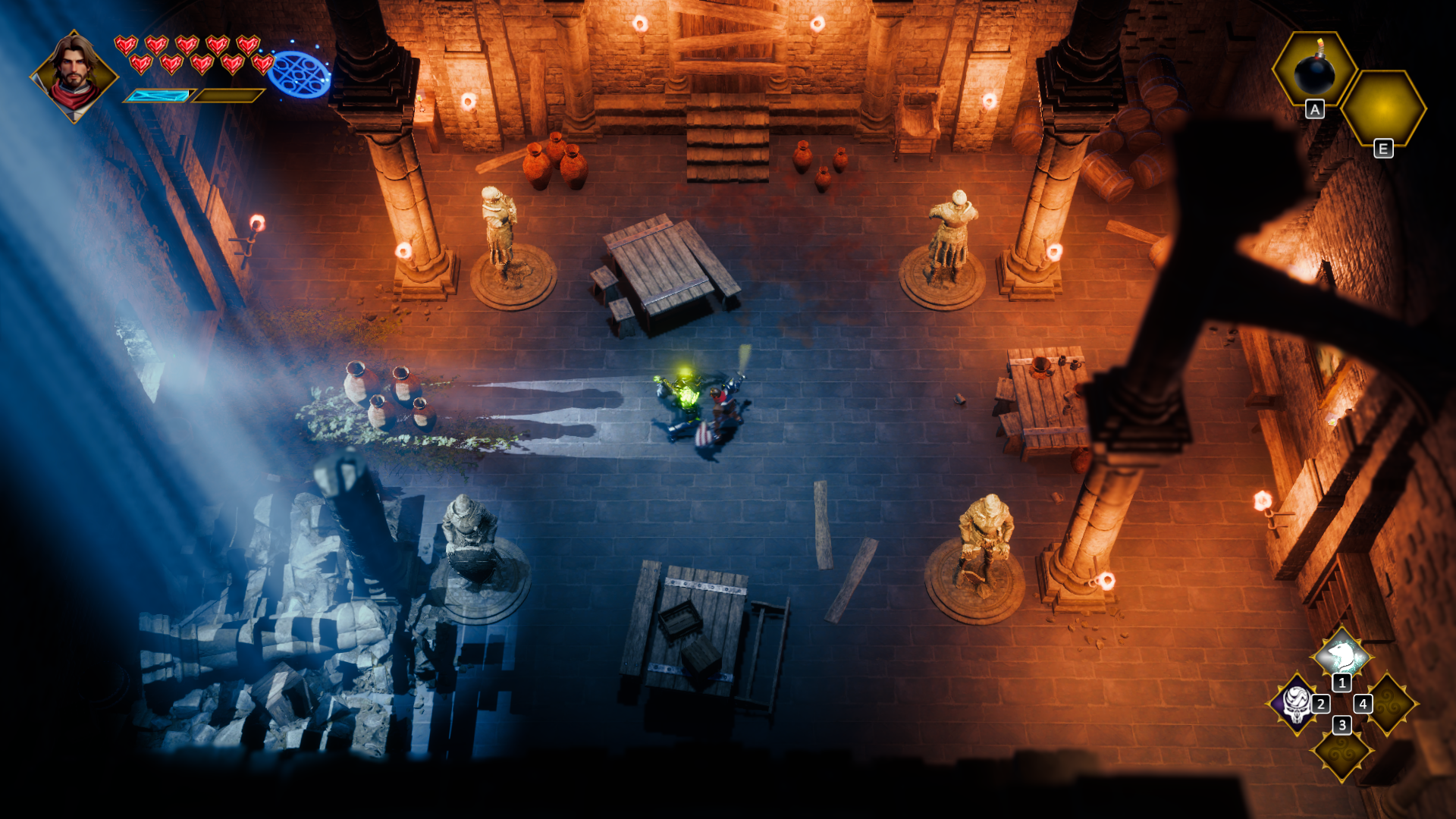The width and height of the screenshot is (1456, 819).
Task: Click the empty hexagon item slot
Action: point(1383,108)
